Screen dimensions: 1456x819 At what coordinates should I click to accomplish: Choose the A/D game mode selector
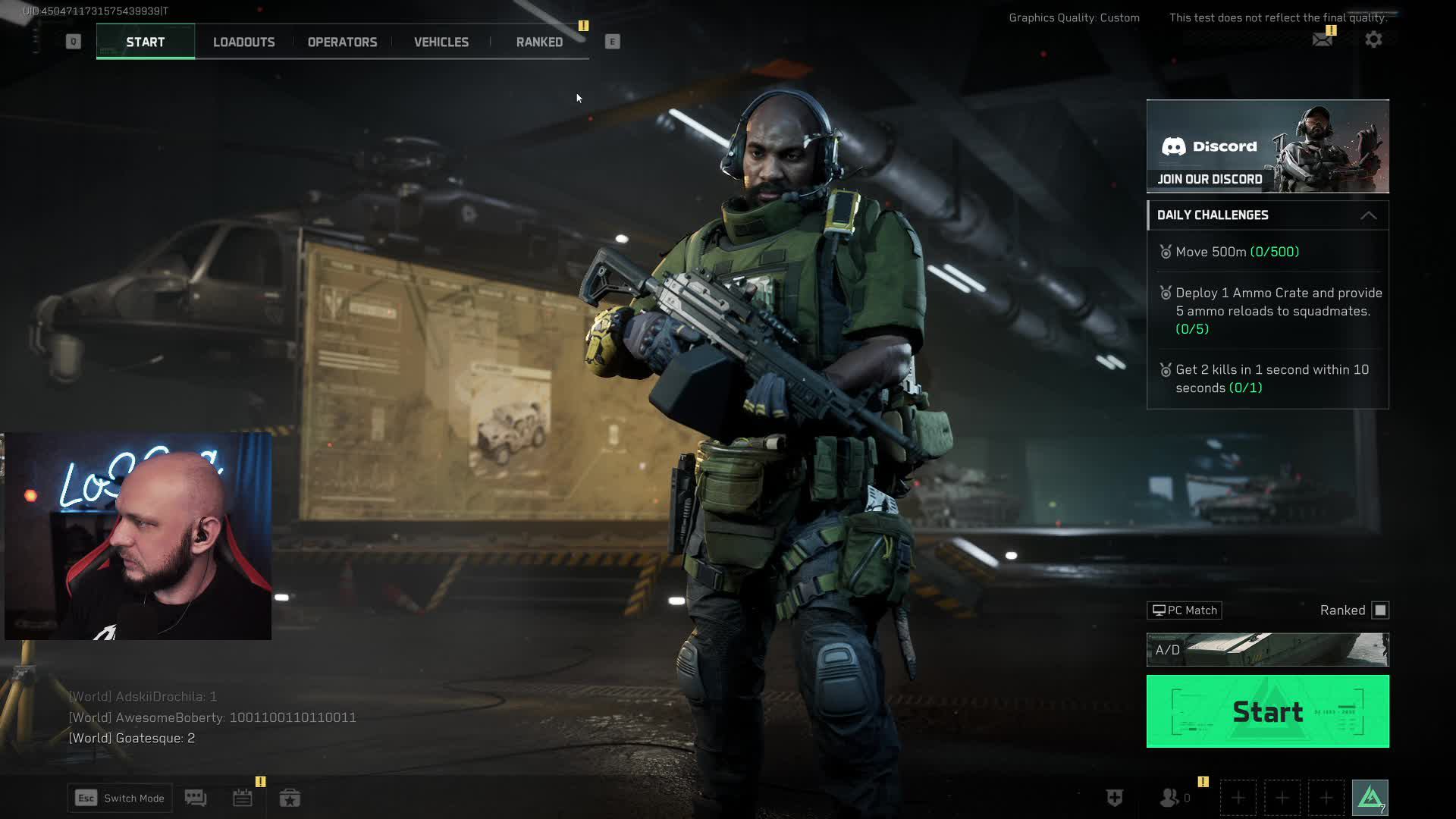(x=1267, y=650)
